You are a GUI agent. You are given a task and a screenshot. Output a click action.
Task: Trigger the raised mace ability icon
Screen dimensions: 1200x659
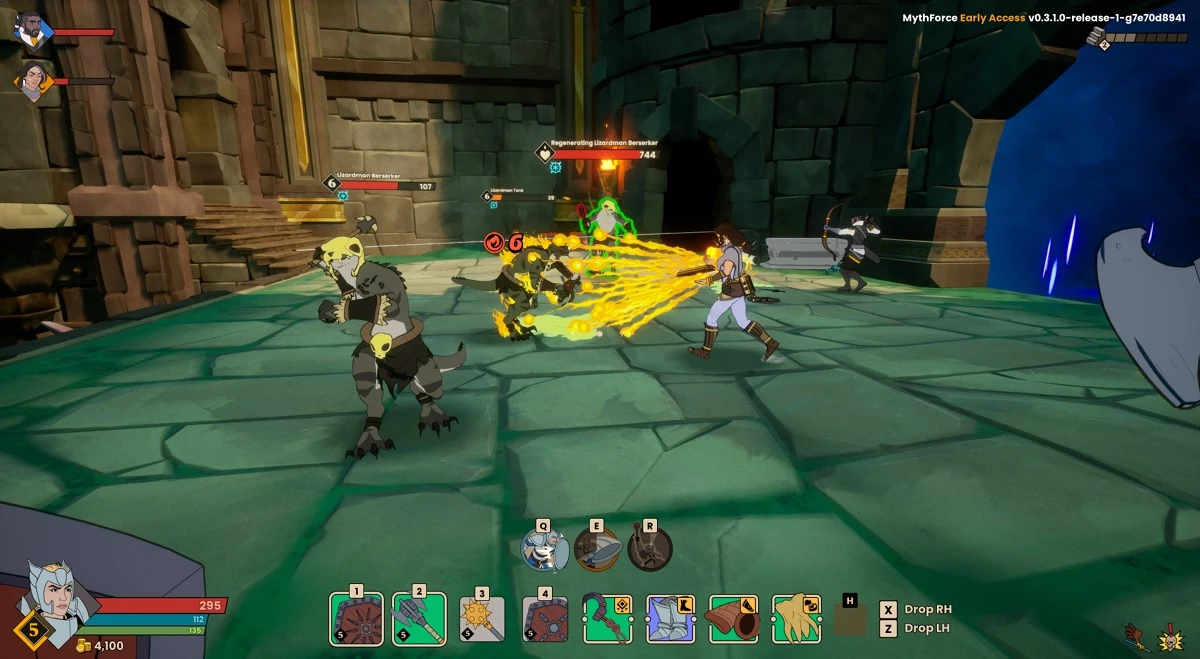pyautogui.click(x=650, y=549)
